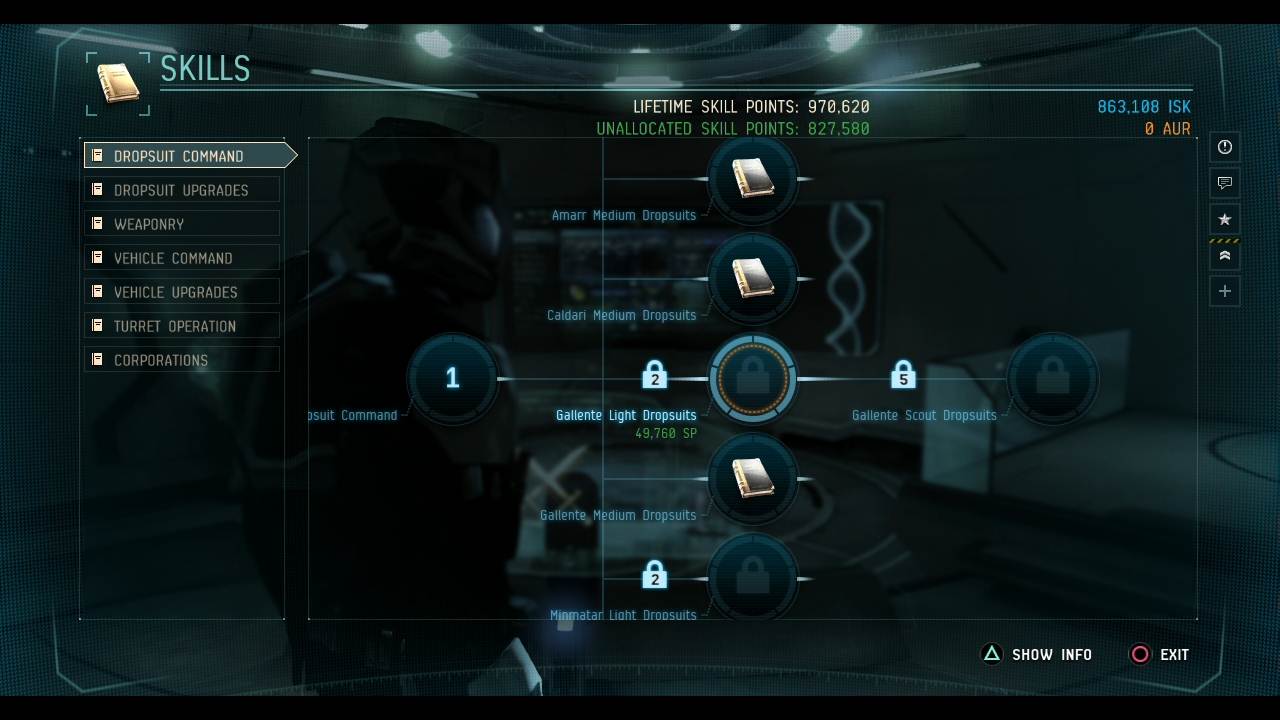Select the Caldari Medium Dropsuits skillbook icon
Screen dimensions: 1280x720
click(755, 279)
